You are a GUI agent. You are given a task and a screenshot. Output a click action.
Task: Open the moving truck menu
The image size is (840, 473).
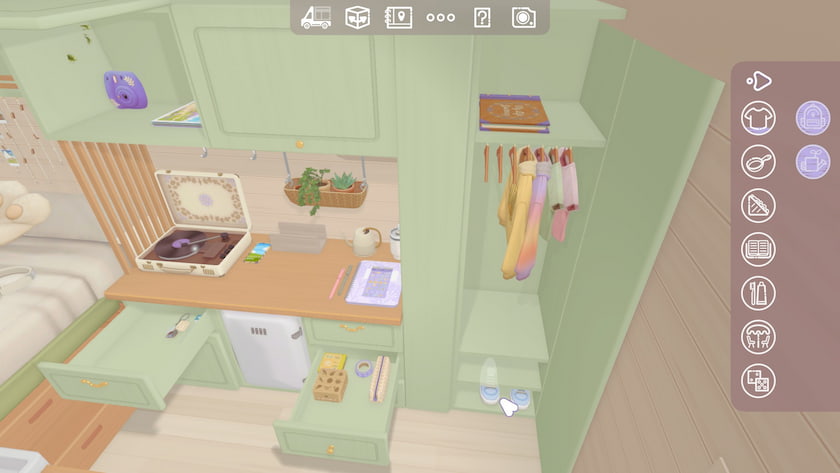315,17
